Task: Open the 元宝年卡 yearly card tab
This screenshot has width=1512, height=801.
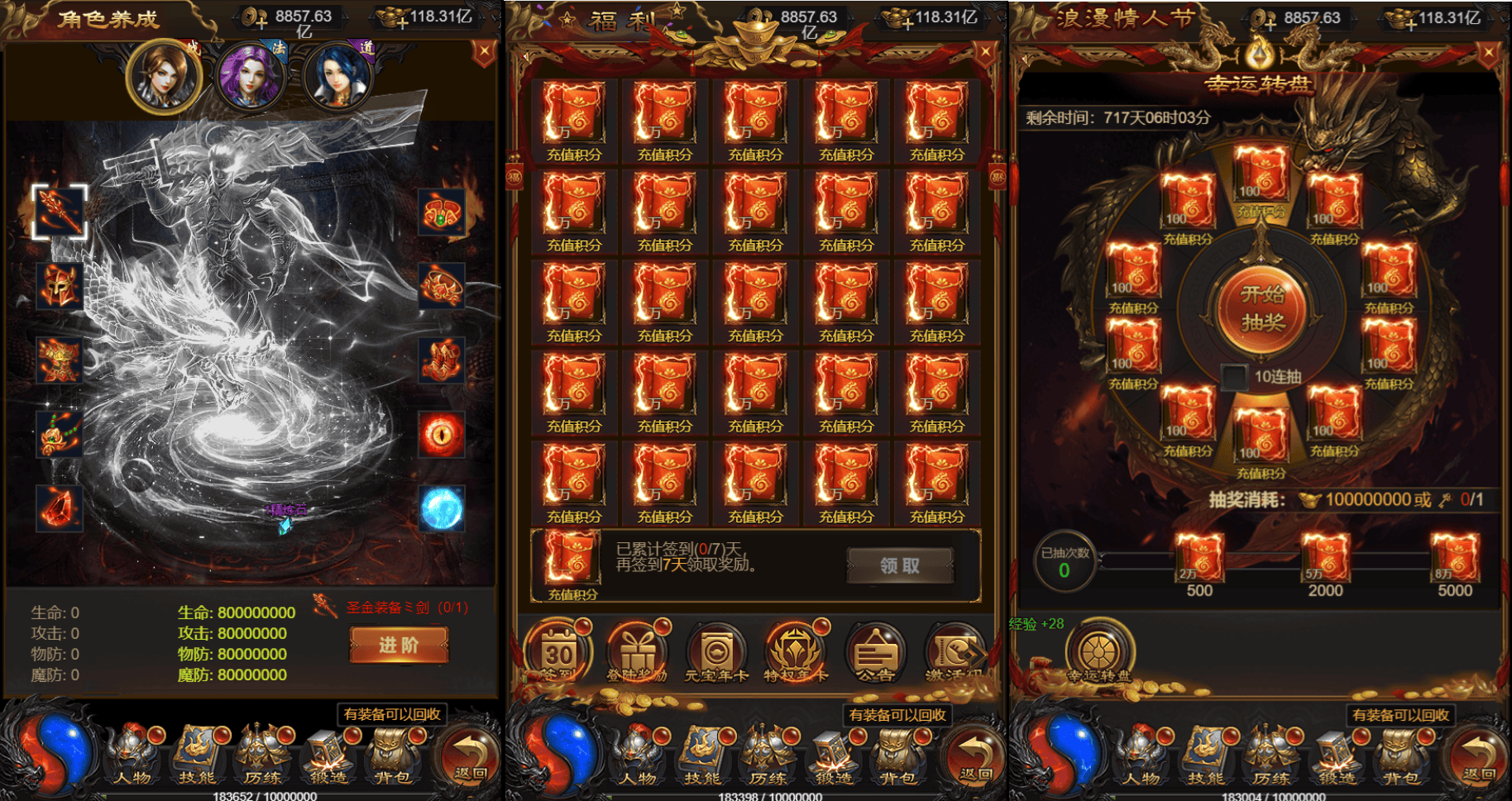Action: tap(715, 653)
